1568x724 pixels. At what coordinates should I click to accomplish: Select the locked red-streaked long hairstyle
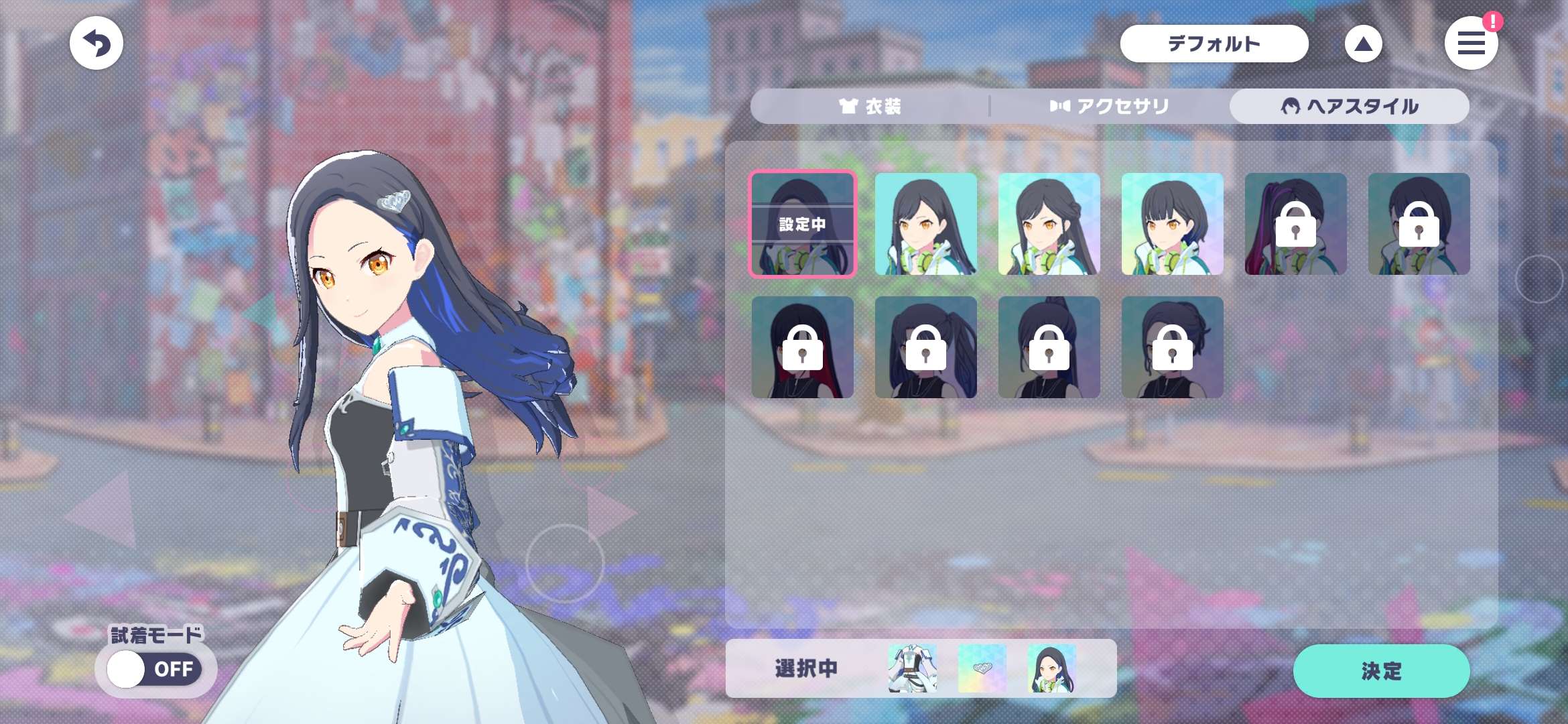point(802,347)
